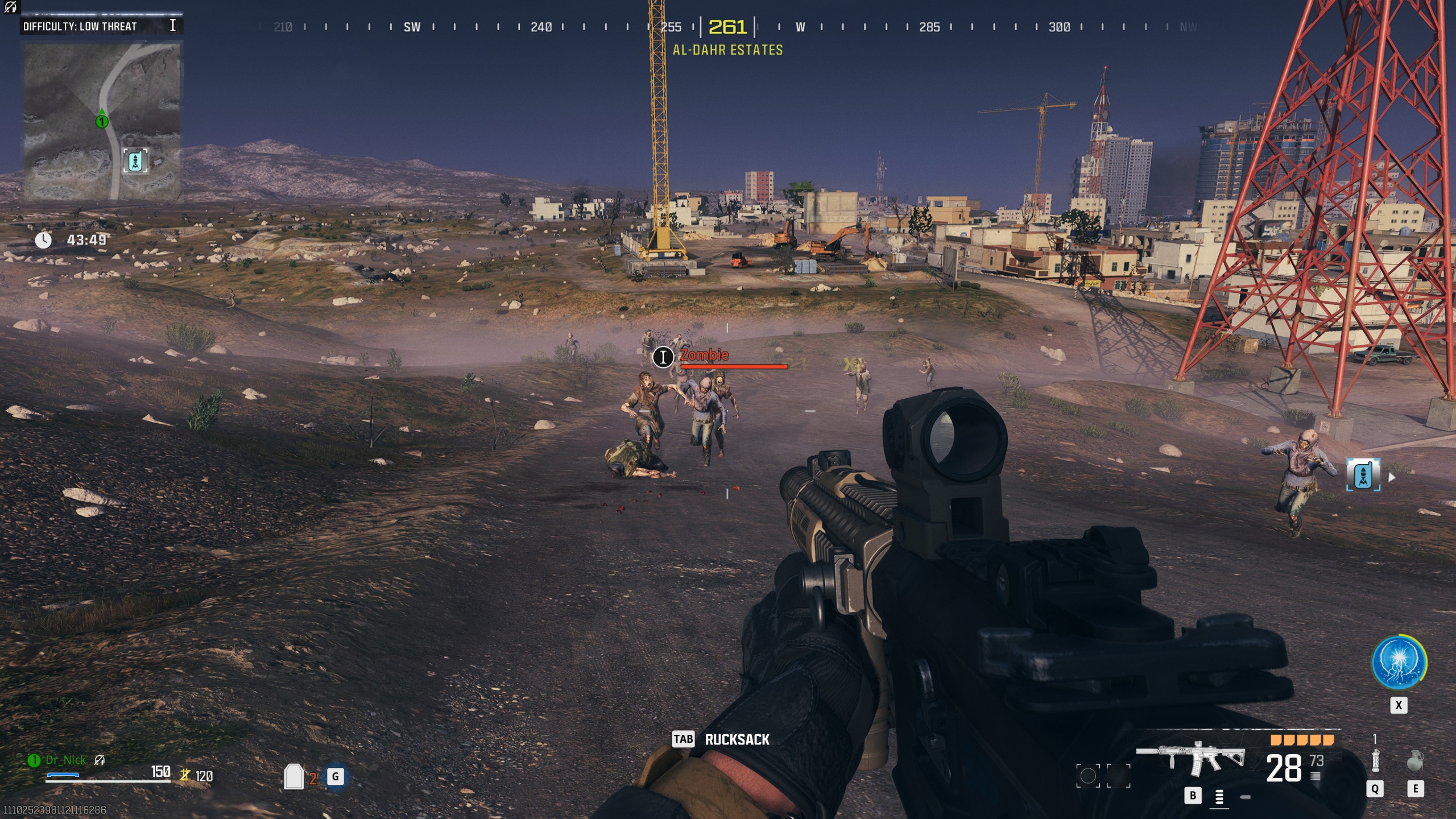This screenshot has width=1456, height=819.
Task: Select the selected fire mode indicator
Action: coord(1219,797)
